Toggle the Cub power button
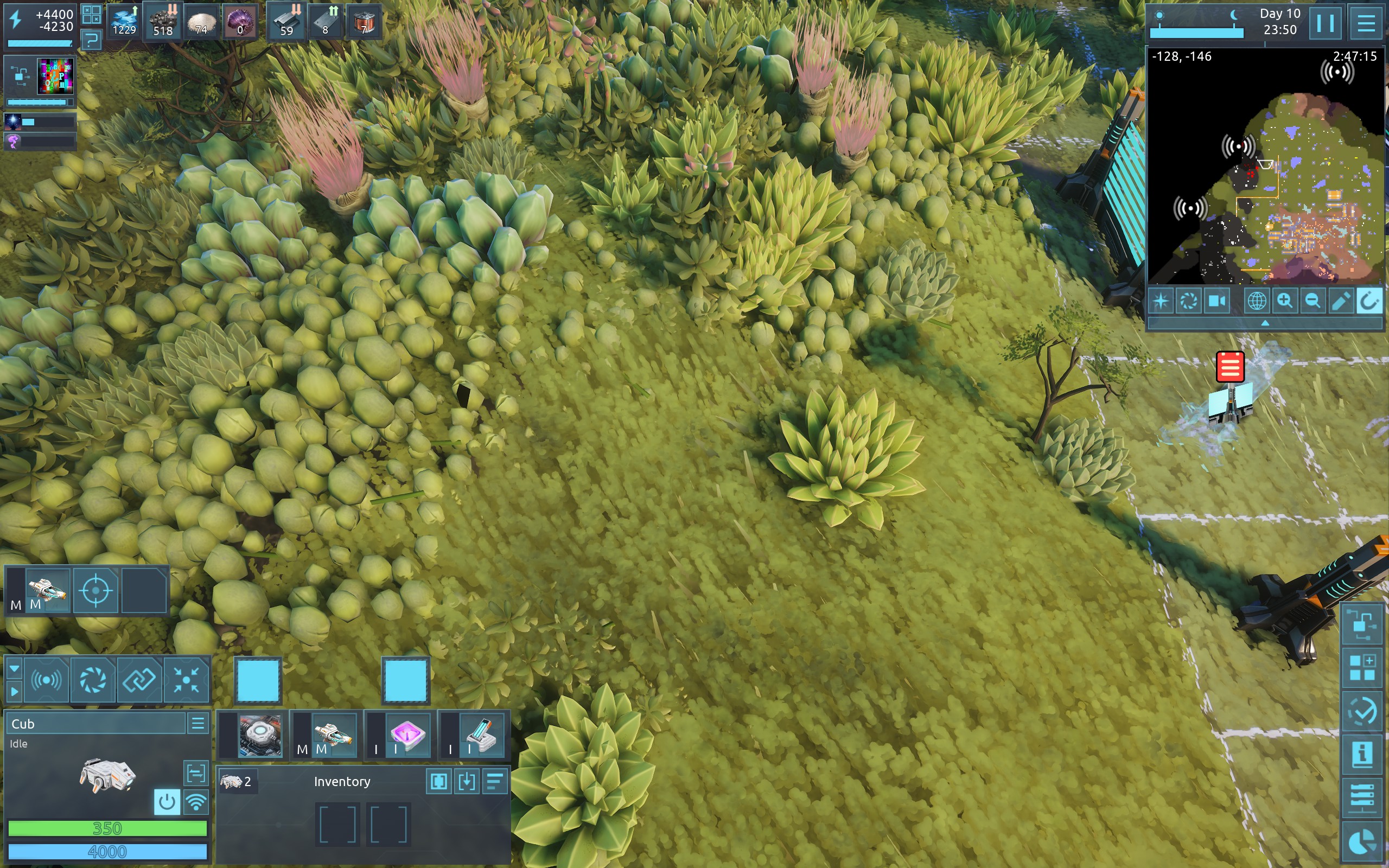1389x868 pixels. (167, 801)
